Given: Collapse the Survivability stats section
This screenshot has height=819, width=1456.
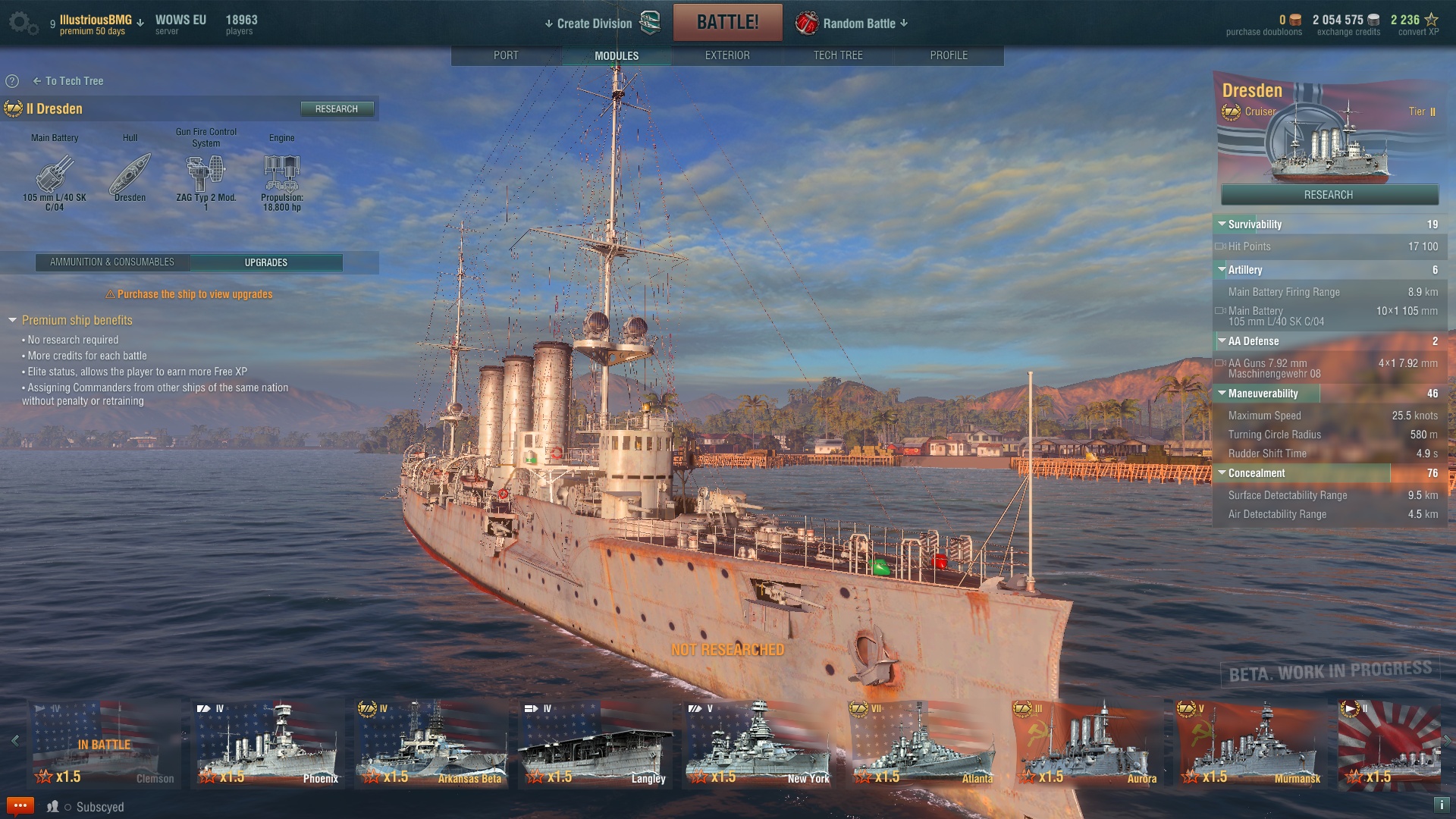Looking at the screenshot, I should [1222, 224].
